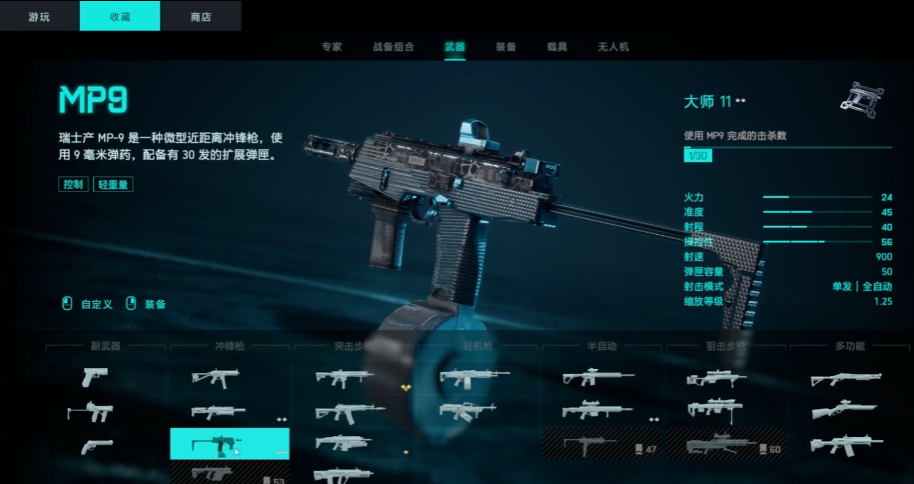Switch to the 游玩 (Play) tab
This screenshot has height=484, width=914.
39,16
